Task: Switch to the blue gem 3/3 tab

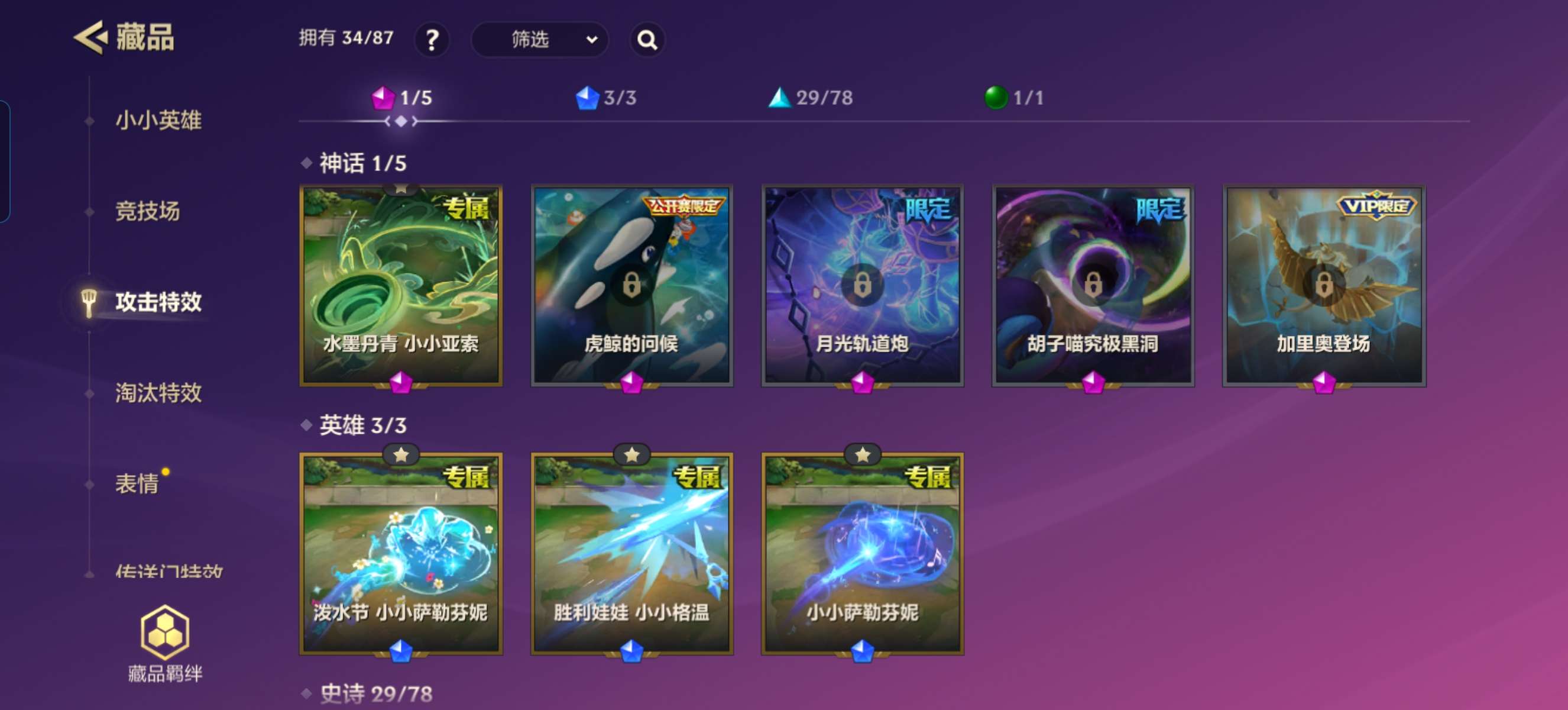Action: pyautogui.click(x=606, y=98)
